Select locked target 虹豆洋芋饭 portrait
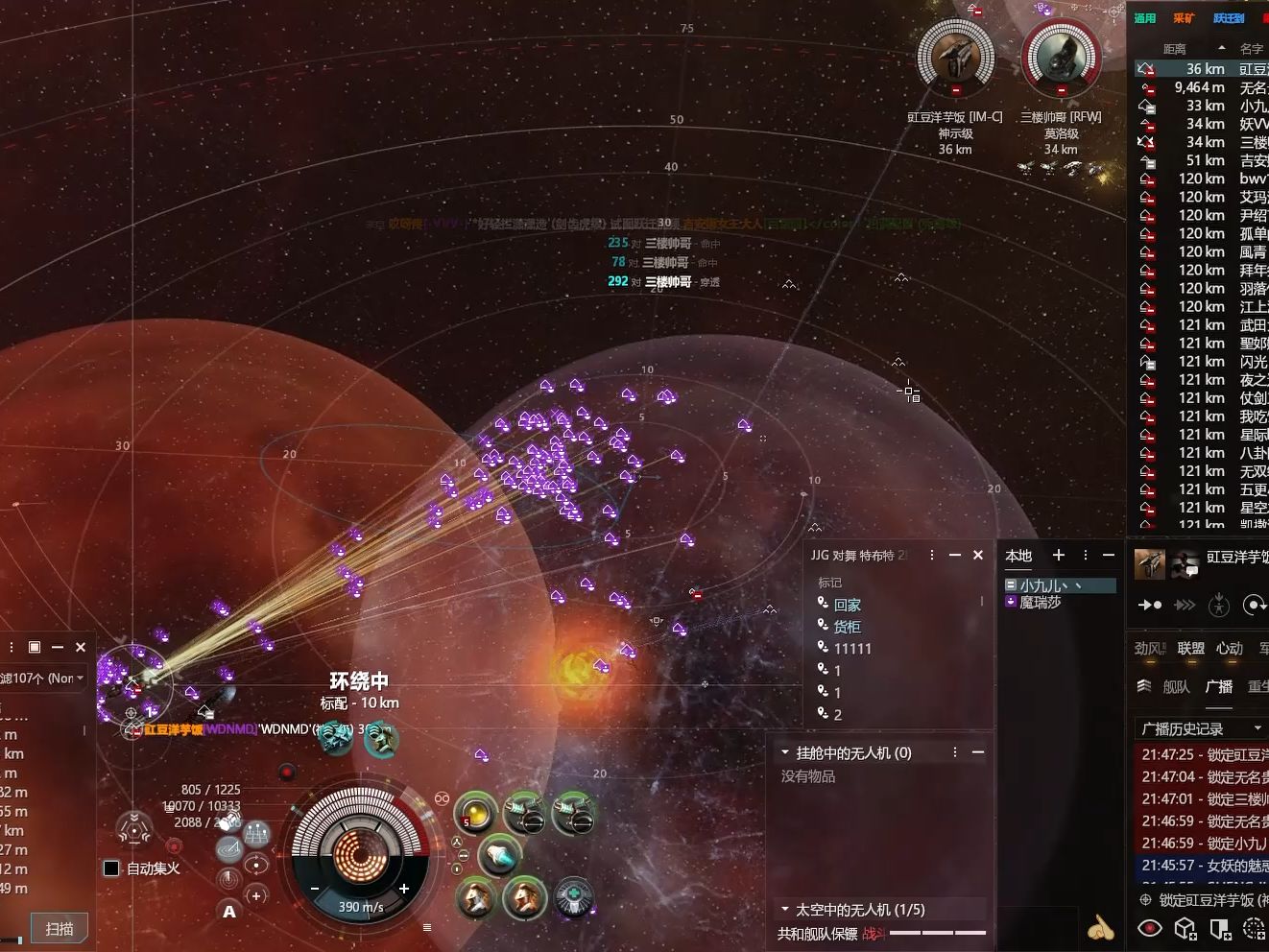Image resolution: width=1269 pixels, height=952 pixels. 955,58
